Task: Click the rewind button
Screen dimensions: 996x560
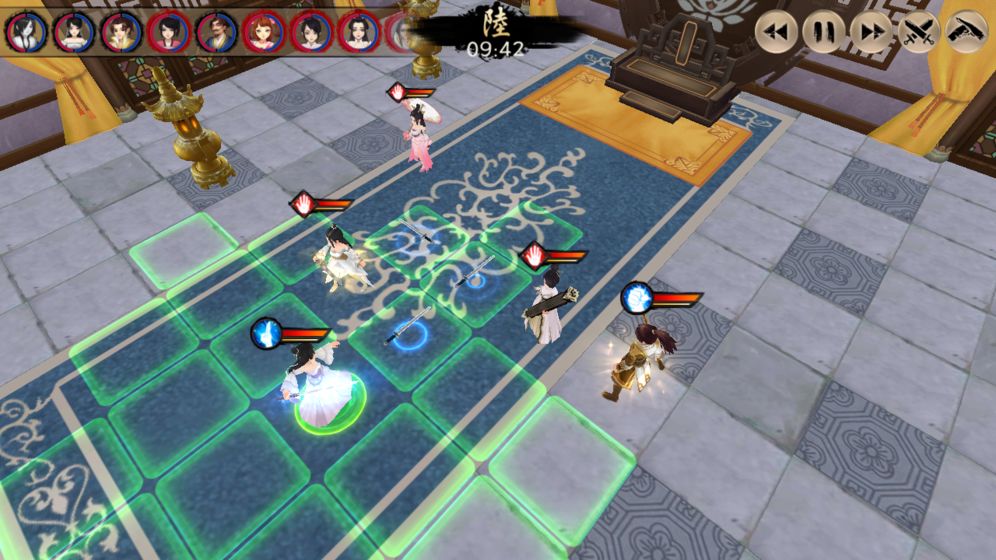Action: [x=774, y=32]
